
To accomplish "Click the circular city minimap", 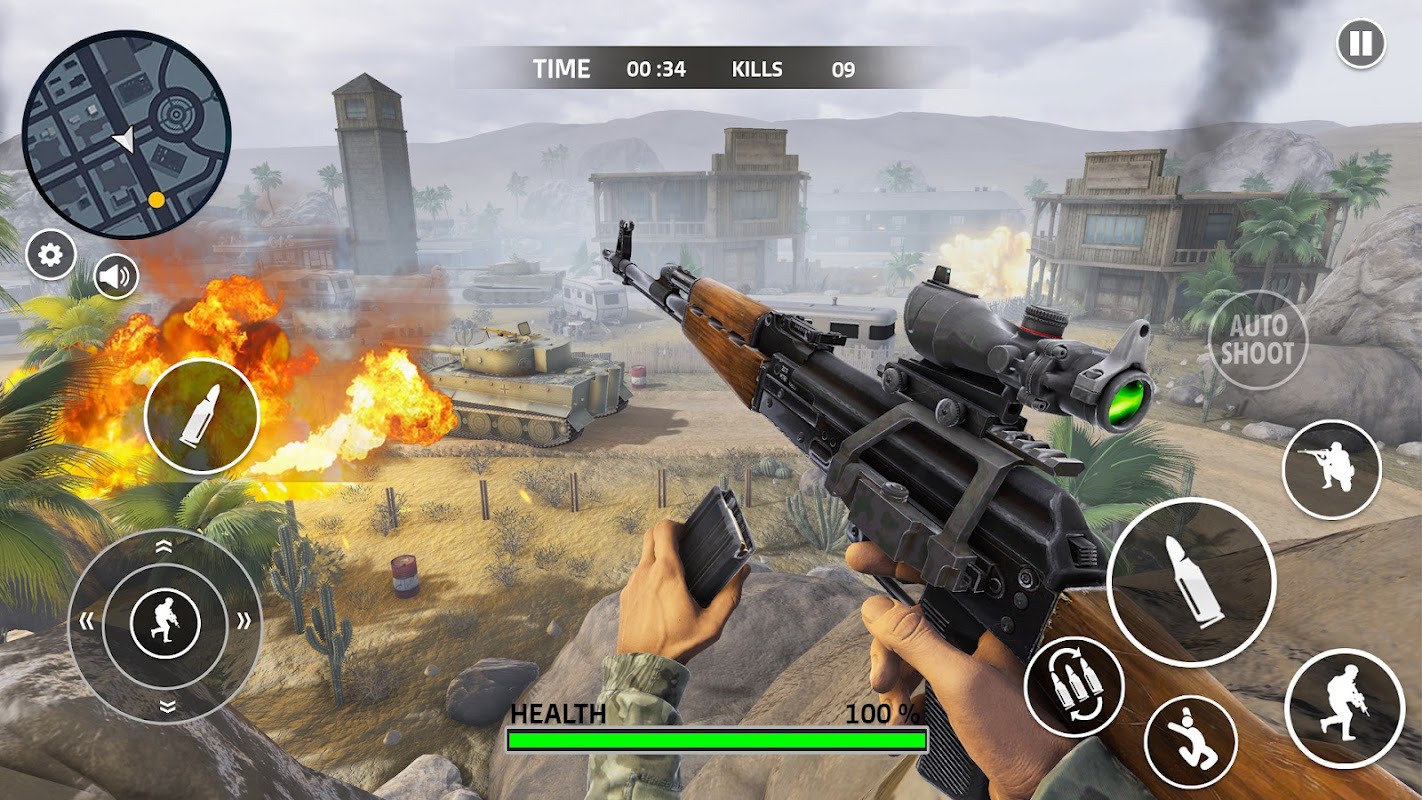I will (x=126, y=134).
